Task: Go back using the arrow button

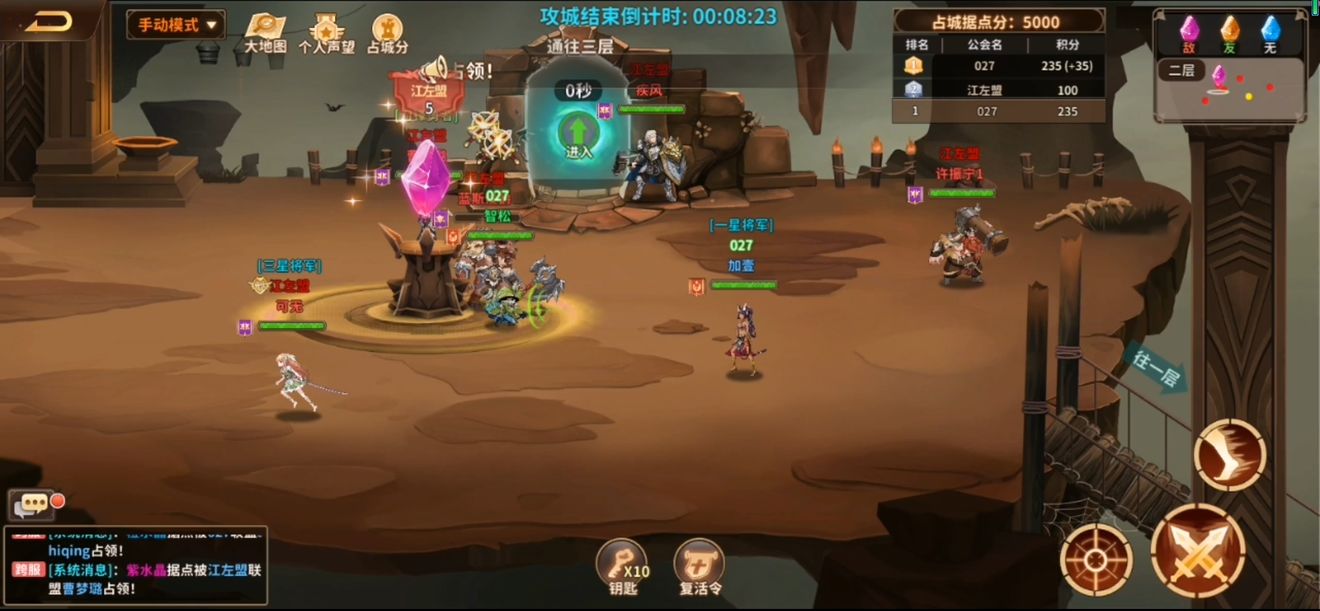Action: pyautogui.click(x=48, y=22)
